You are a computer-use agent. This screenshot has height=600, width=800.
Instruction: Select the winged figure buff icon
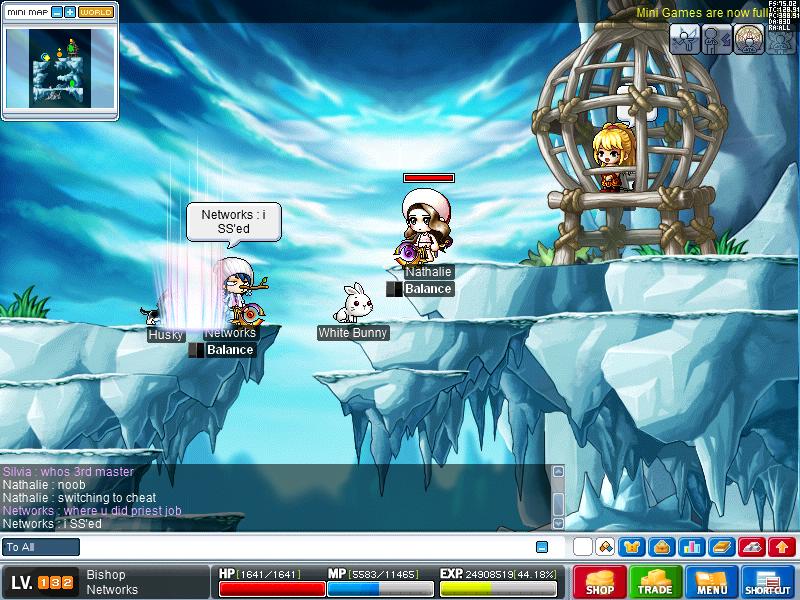click(x=685, y=38)
